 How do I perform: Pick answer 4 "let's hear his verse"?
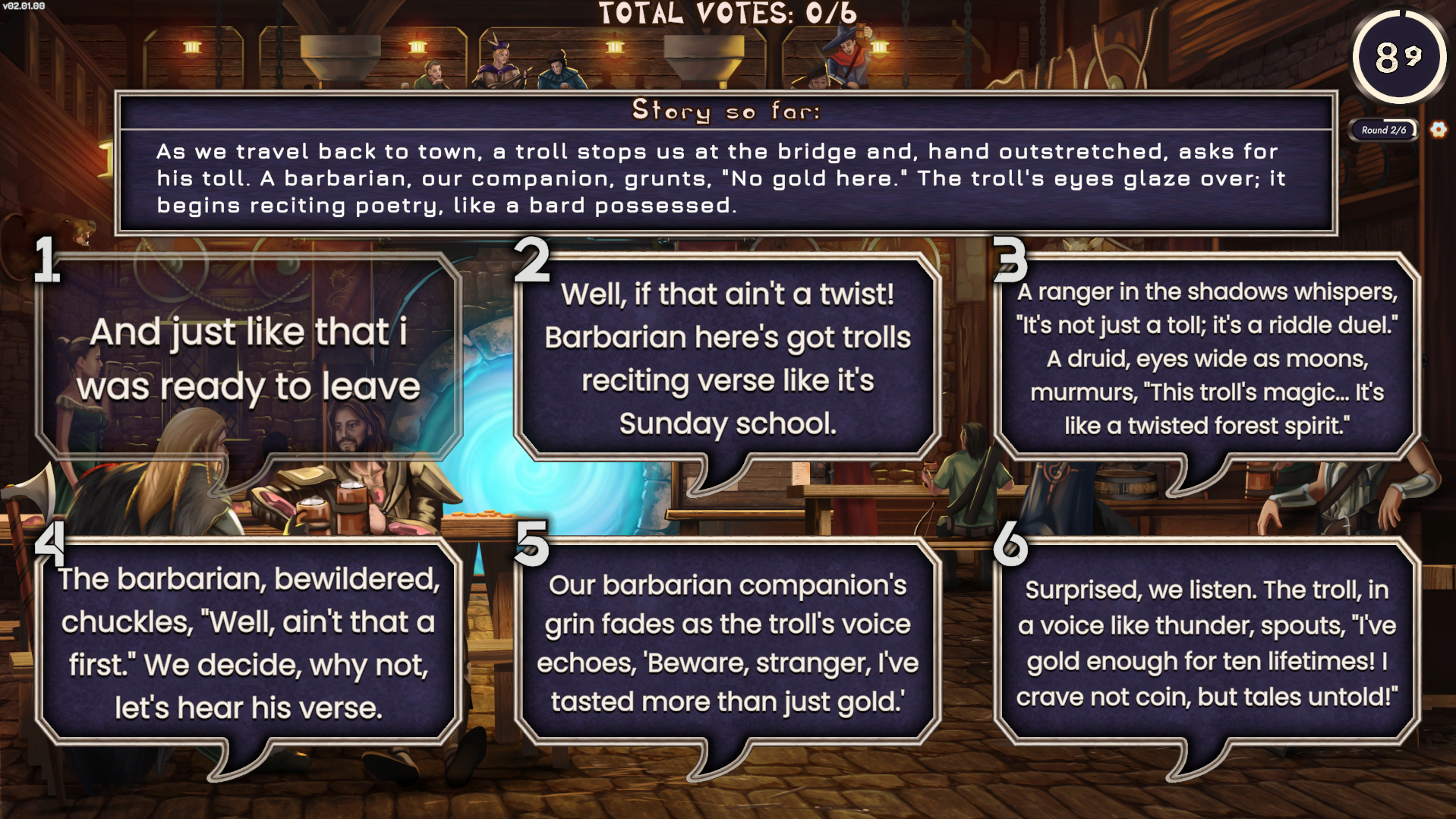(248, 642)
